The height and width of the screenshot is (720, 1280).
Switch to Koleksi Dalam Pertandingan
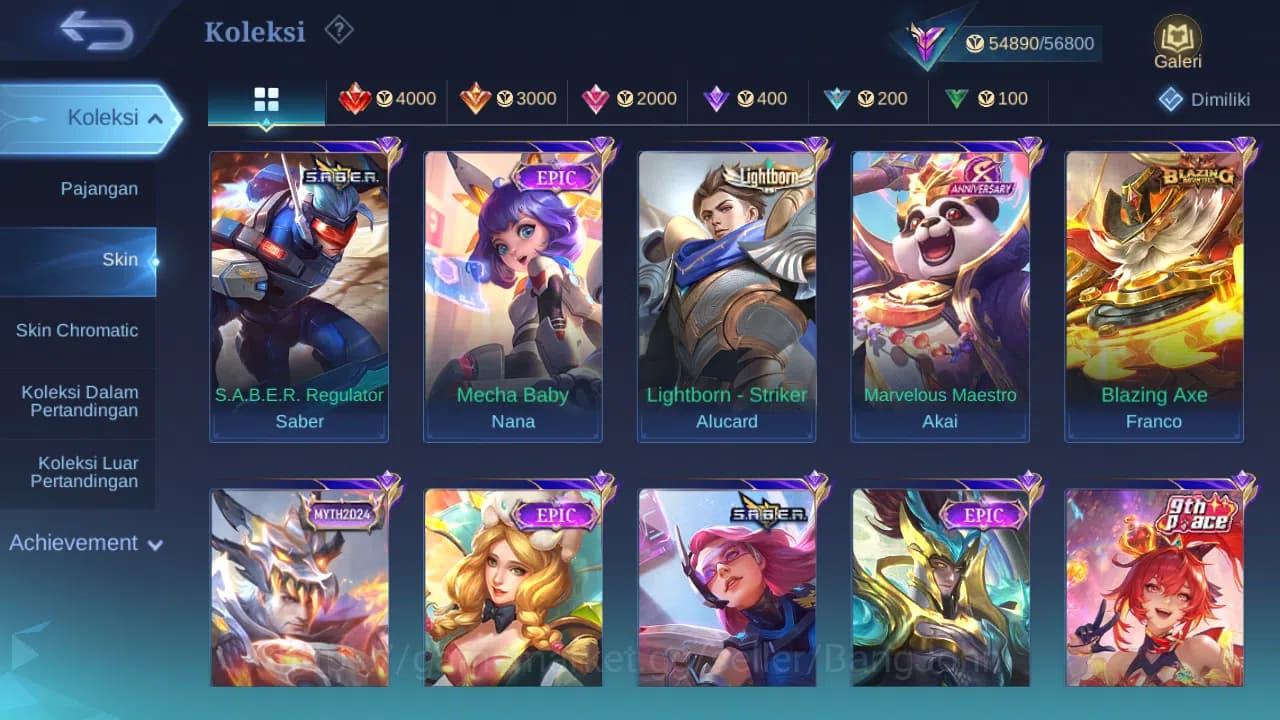pyautogui.click(x=79, y=401)
